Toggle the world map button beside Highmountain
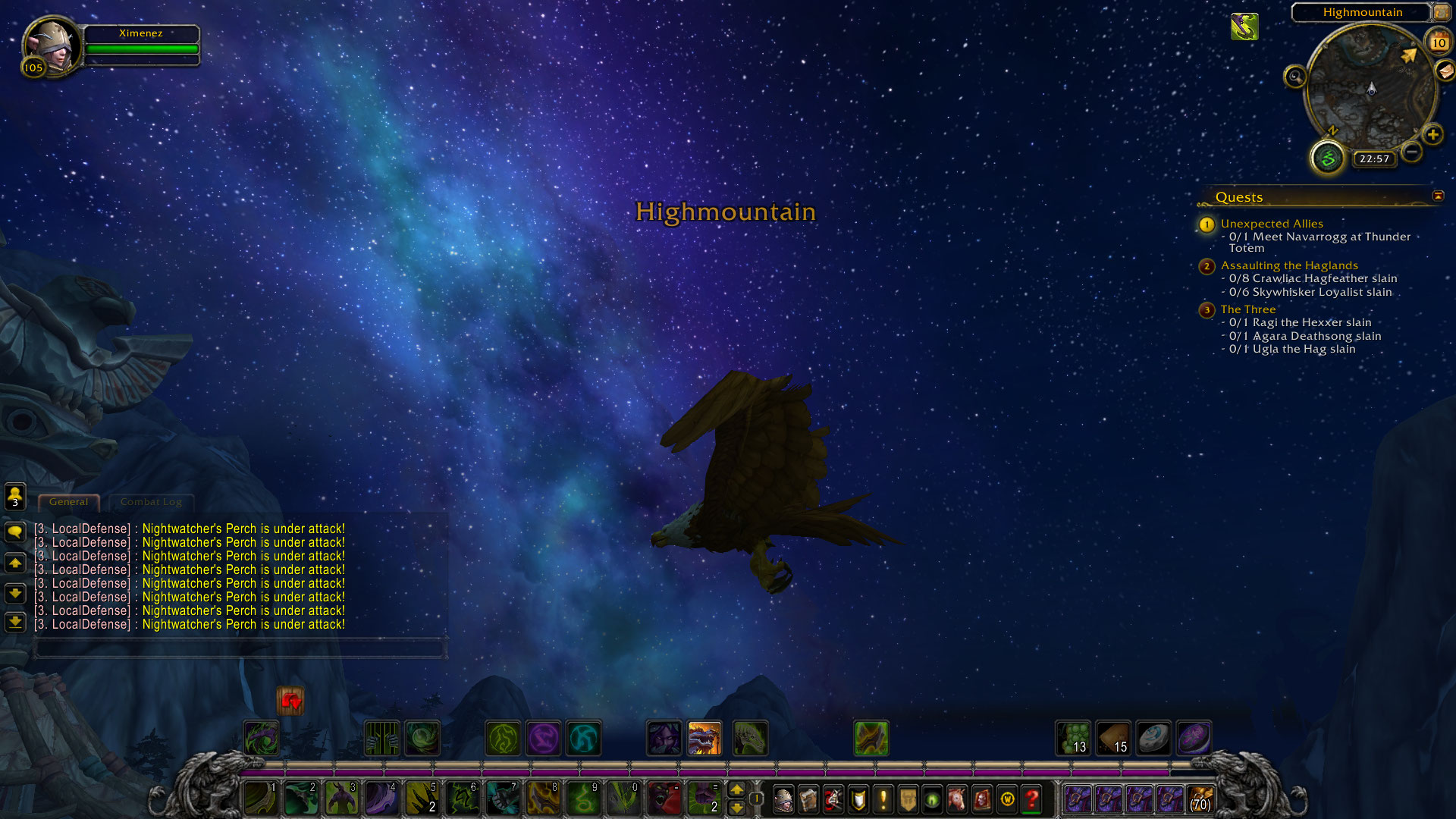Screen dimensions: 1456x819 click(x=1441, y=12)
